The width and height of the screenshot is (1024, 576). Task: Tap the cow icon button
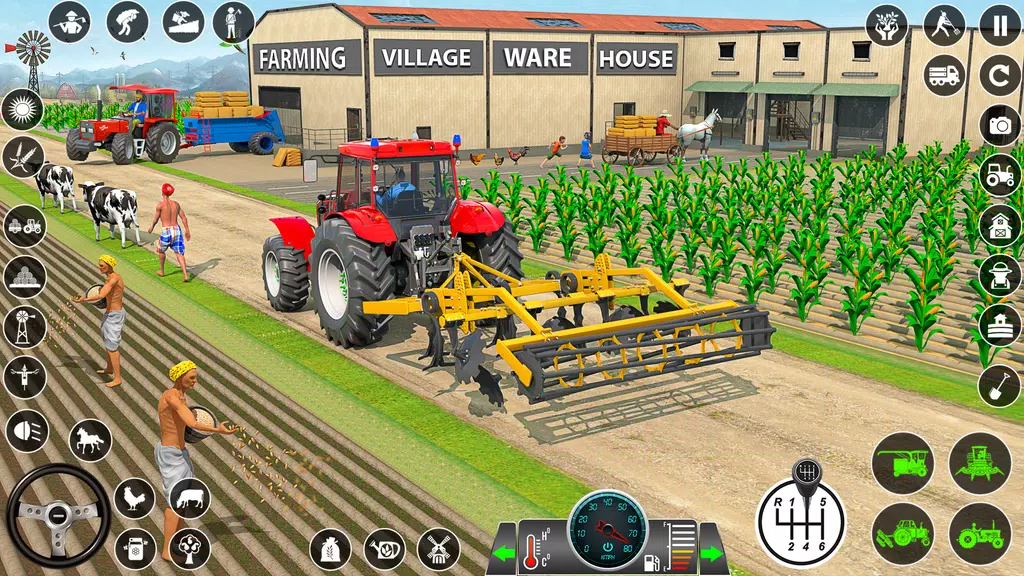tap(189, 498)
